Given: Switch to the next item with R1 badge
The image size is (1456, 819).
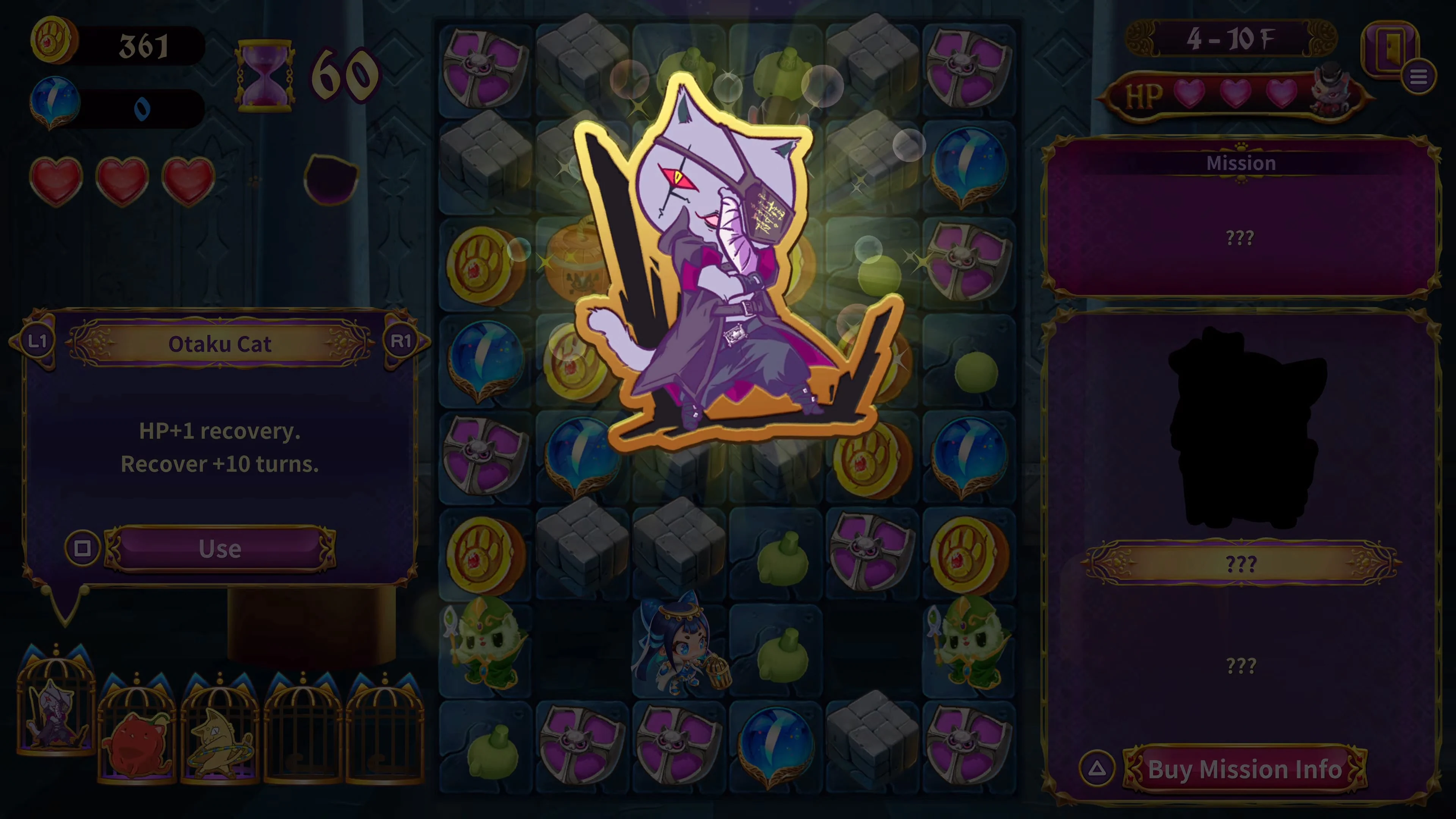Looking at the screenshot, I should (402, 342).
